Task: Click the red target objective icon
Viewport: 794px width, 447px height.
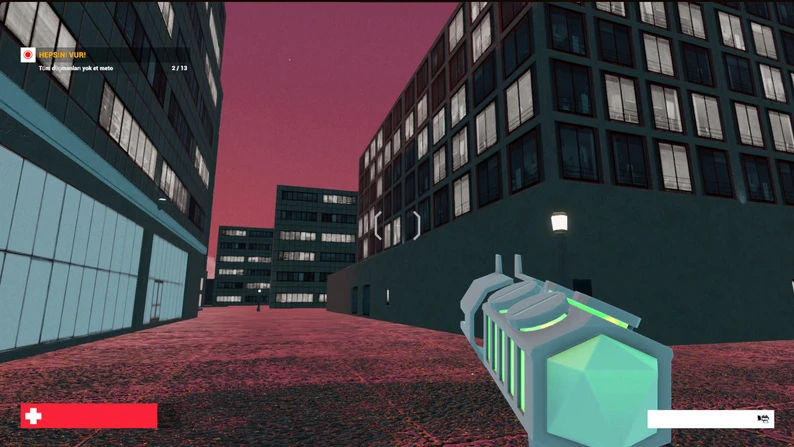Action: click(28, 55)
